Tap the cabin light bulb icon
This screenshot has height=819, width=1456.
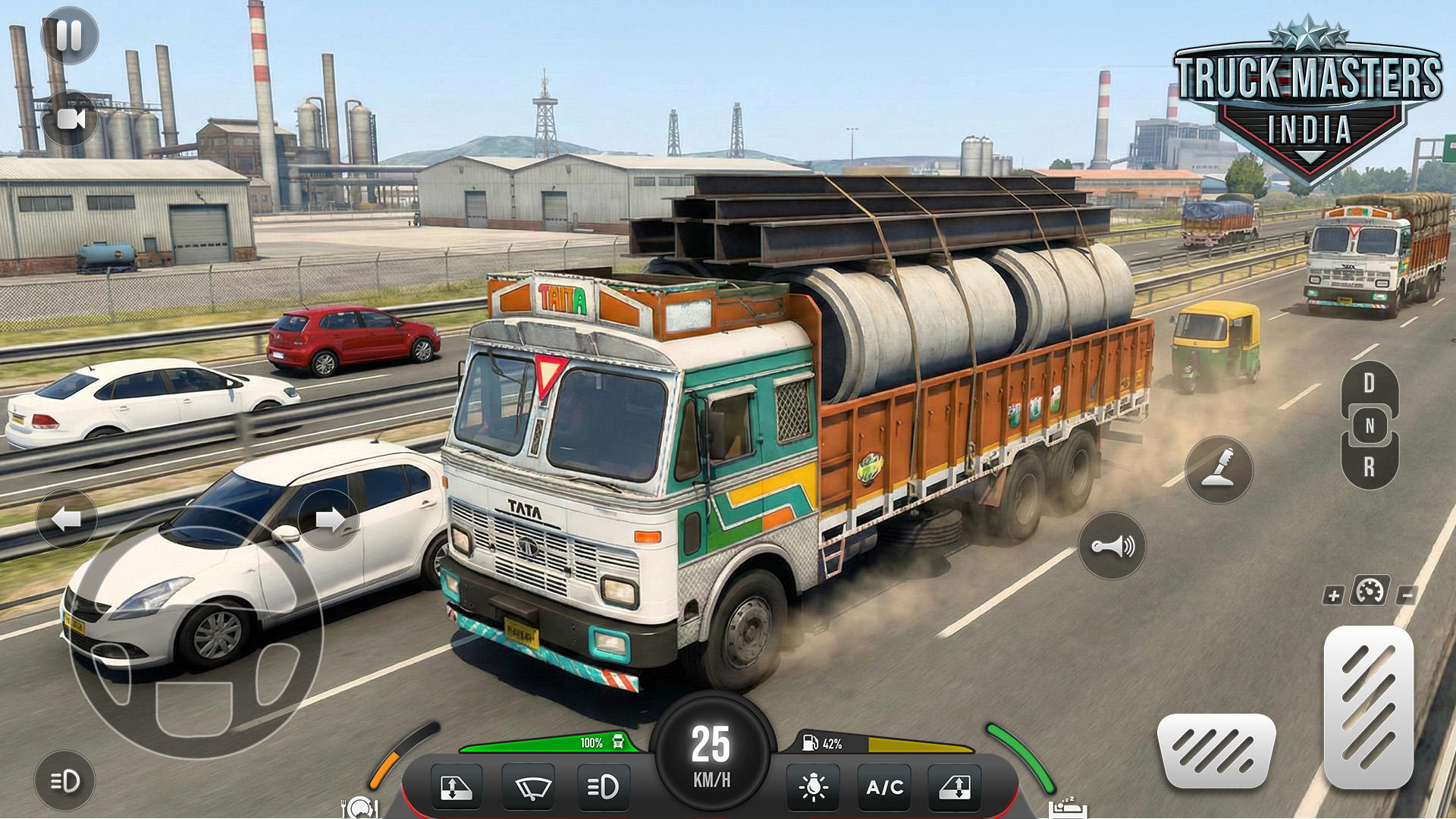(814, 787)
